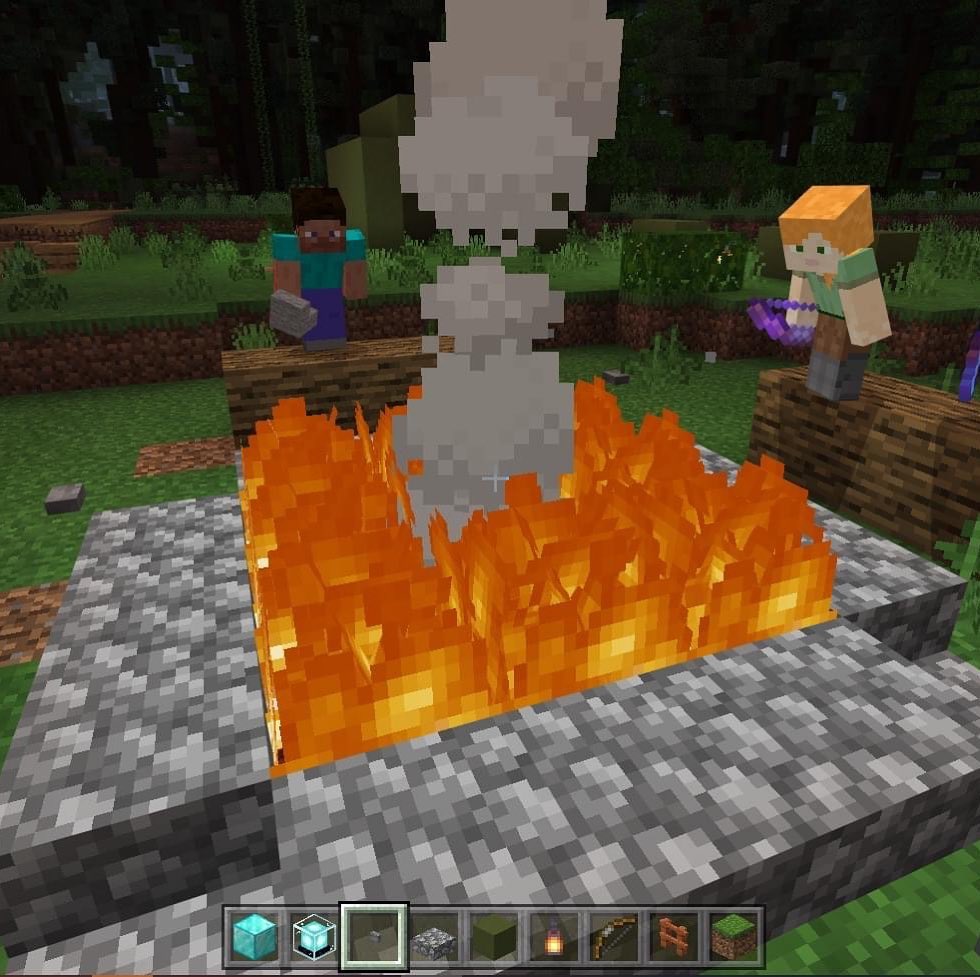Choose the beacon in the hotbar
Viewport: 980px width, 977px height.
[314, 937]
